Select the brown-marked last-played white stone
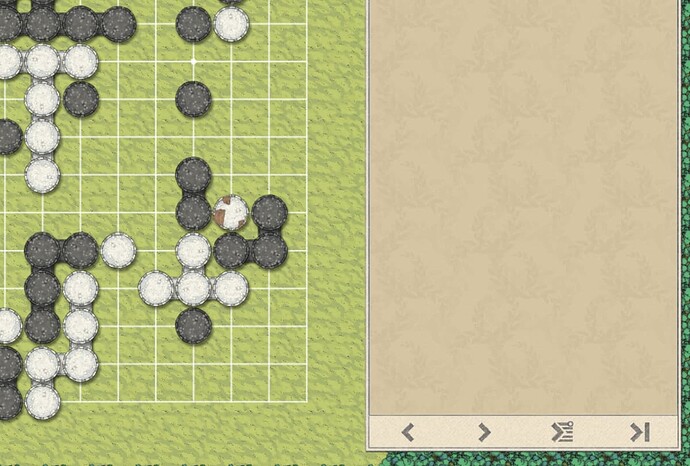This screenshot has width=690, height=466. [x=231, y=212]
